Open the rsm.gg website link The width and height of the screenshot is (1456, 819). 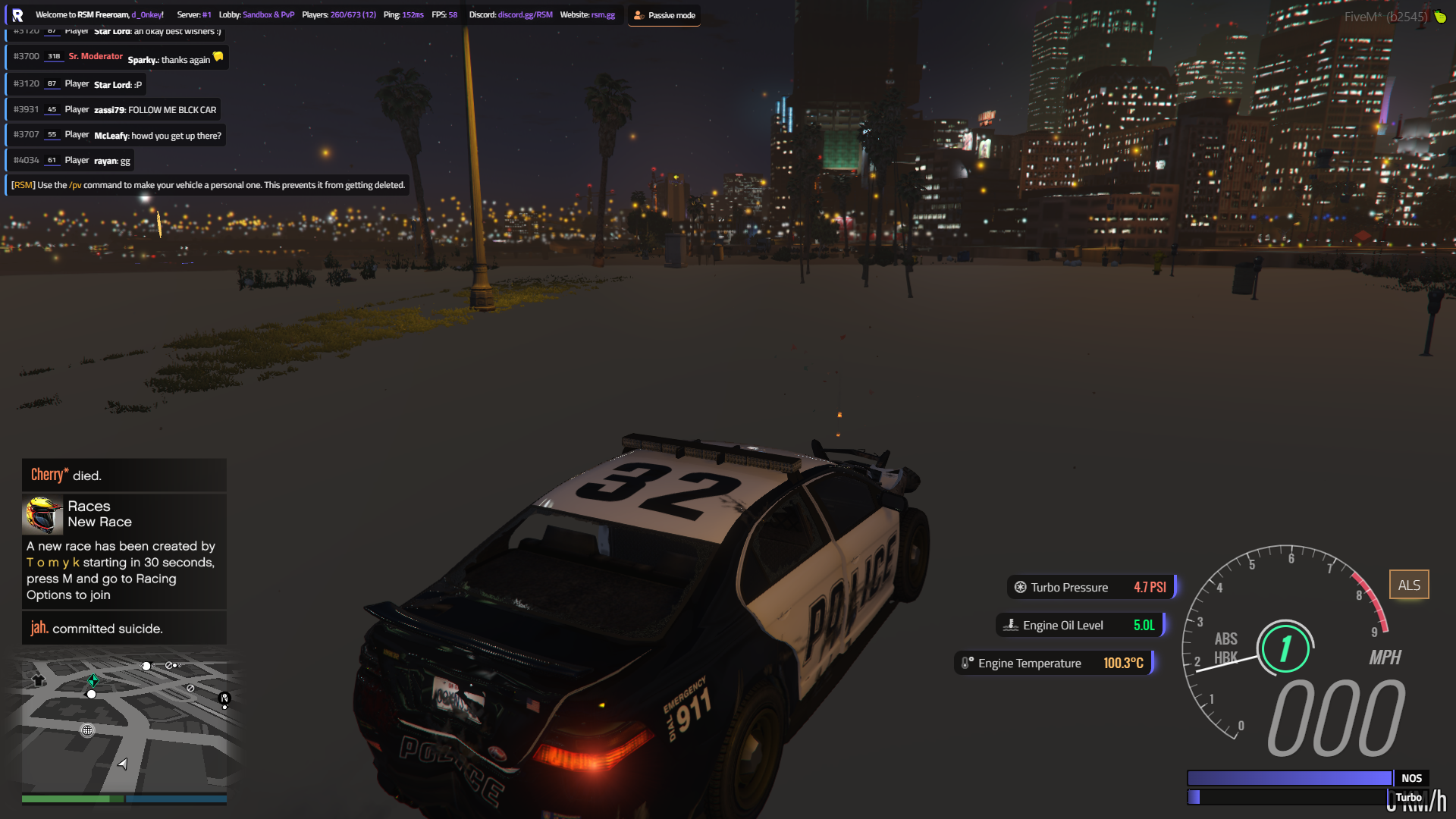(603, 14)
